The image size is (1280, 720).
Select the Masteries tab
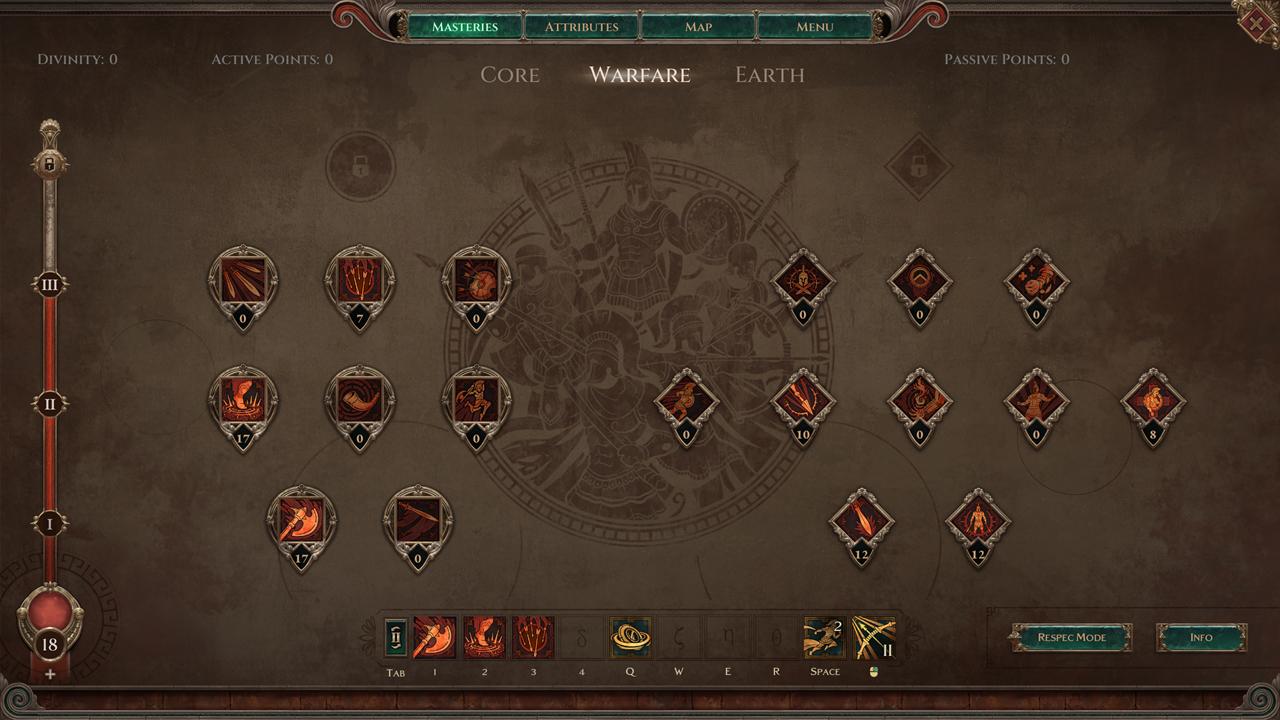[465, 26]
